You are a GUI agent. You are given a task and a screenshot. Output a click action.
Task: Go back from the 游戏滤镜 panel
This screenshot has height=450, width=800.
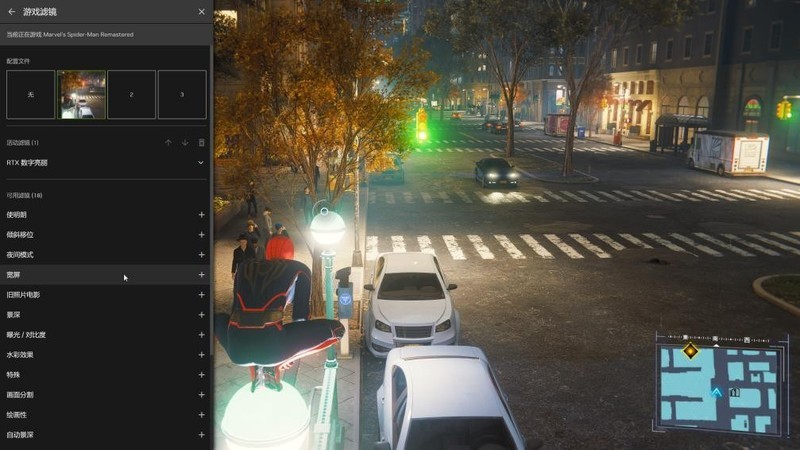12,12
